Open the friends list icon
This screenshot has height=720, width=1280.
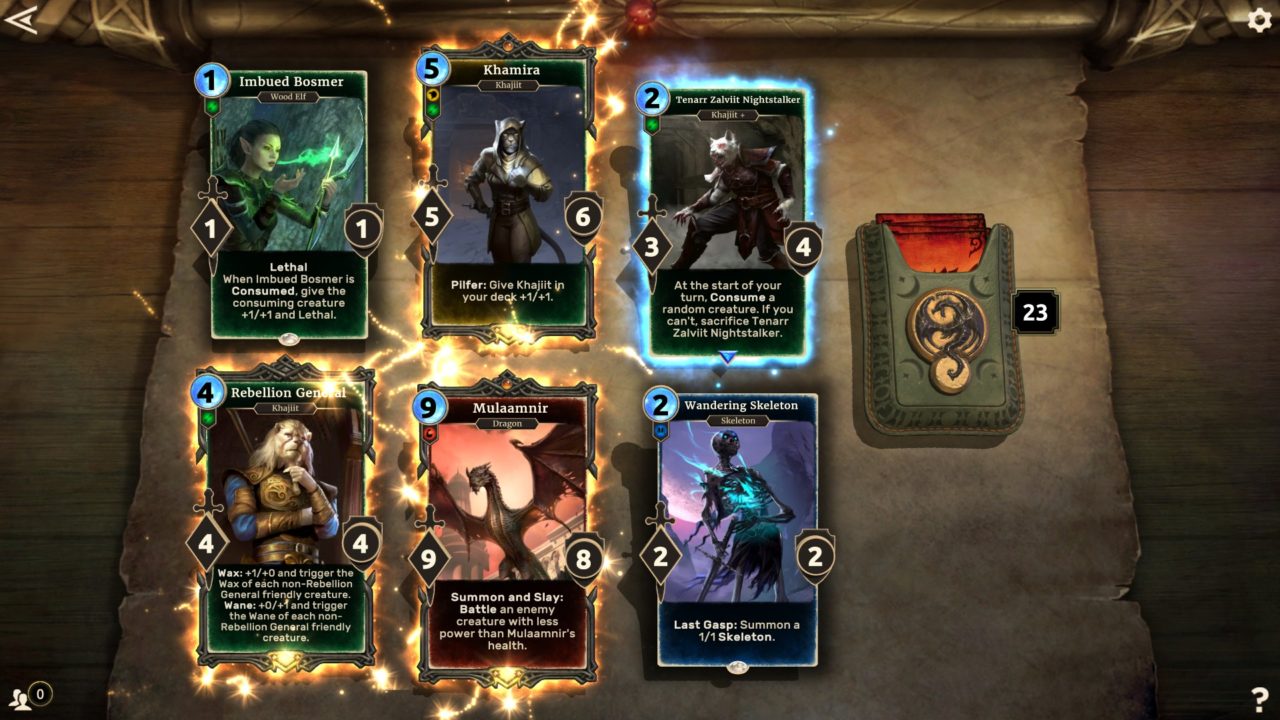(x=21, y=696)
